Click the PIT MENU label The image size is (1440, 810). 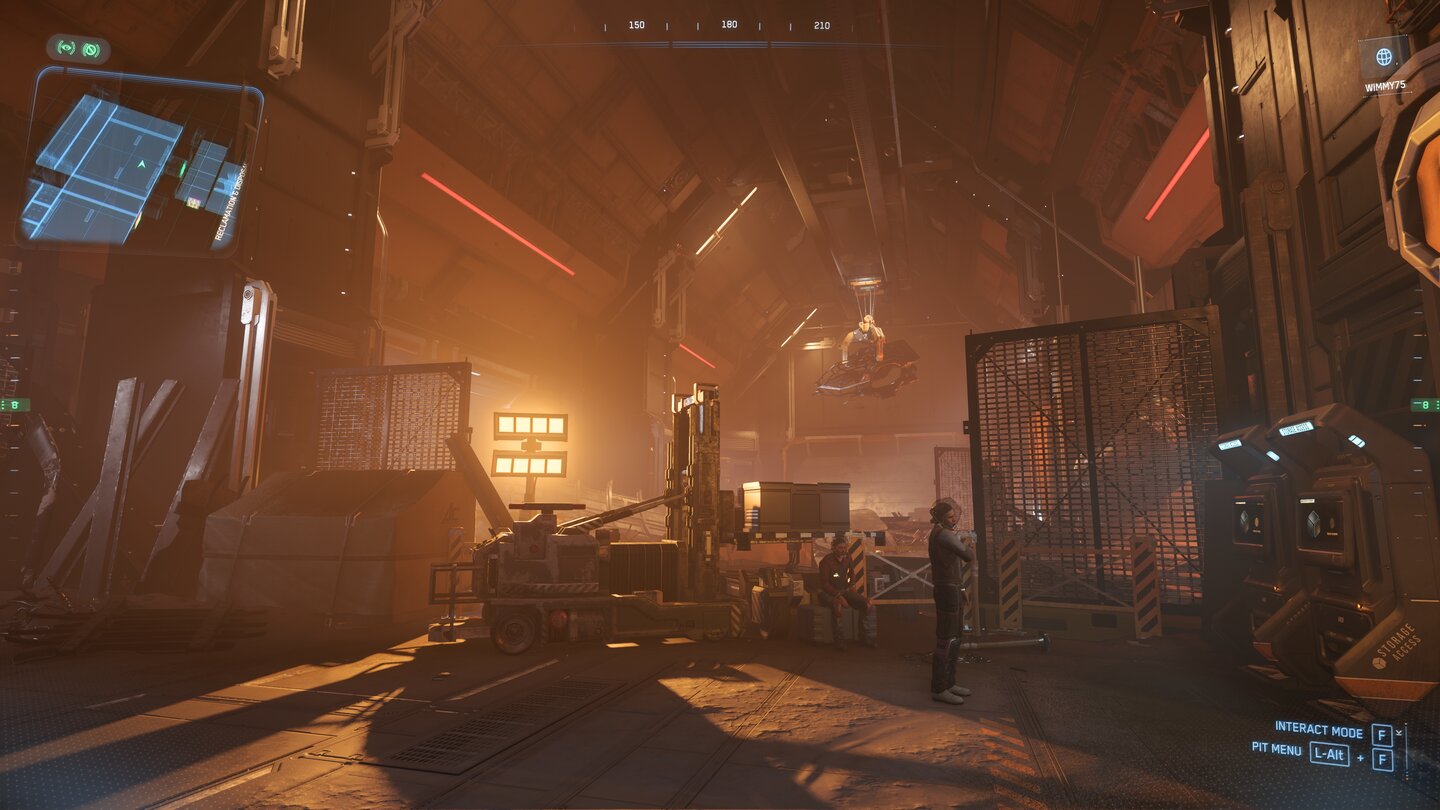tap(1277, 750)
